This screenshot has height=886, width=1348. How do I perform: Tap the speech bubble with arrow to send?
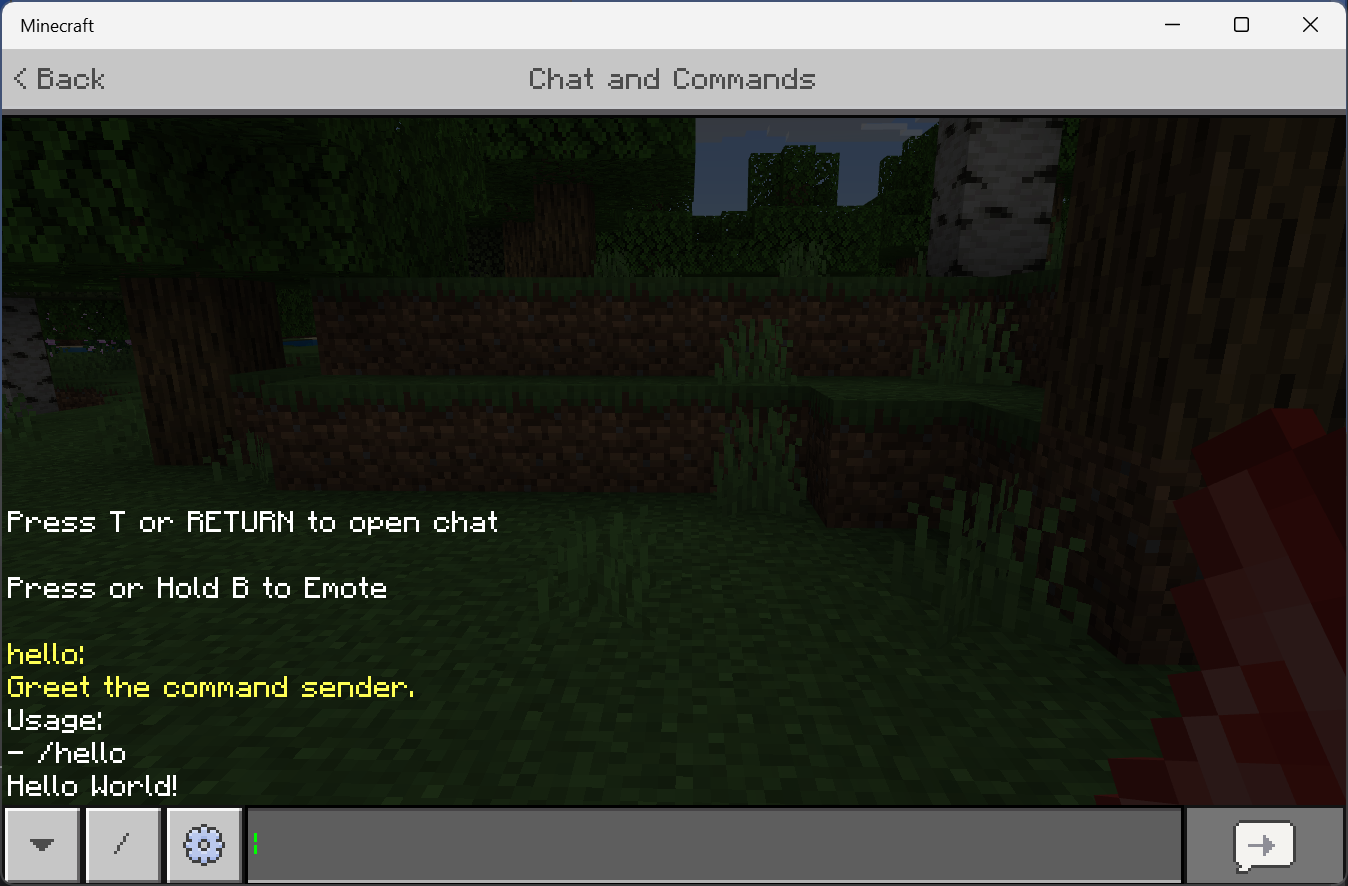pos(1264,845)
